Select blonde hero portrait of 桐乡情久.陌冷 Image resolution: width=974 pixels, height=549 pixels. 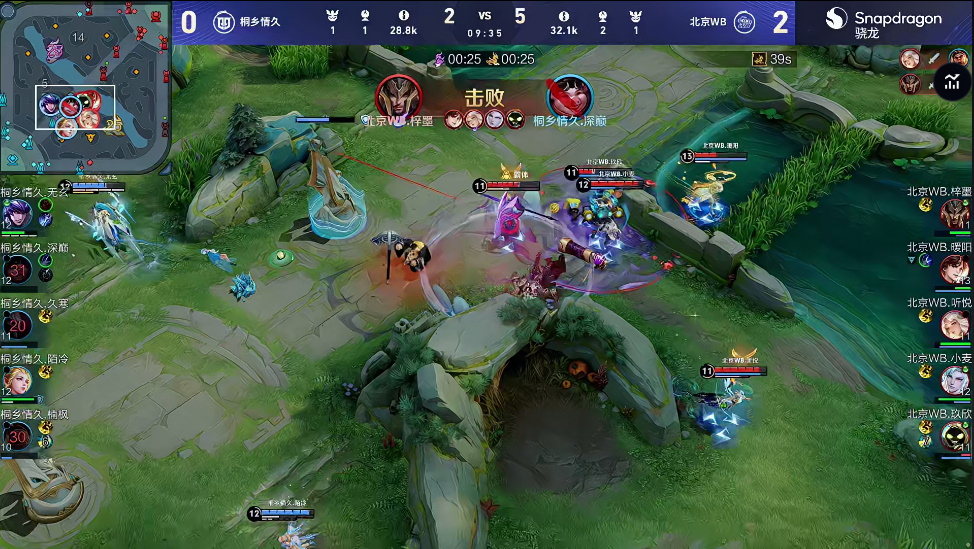tap(18, 380)
